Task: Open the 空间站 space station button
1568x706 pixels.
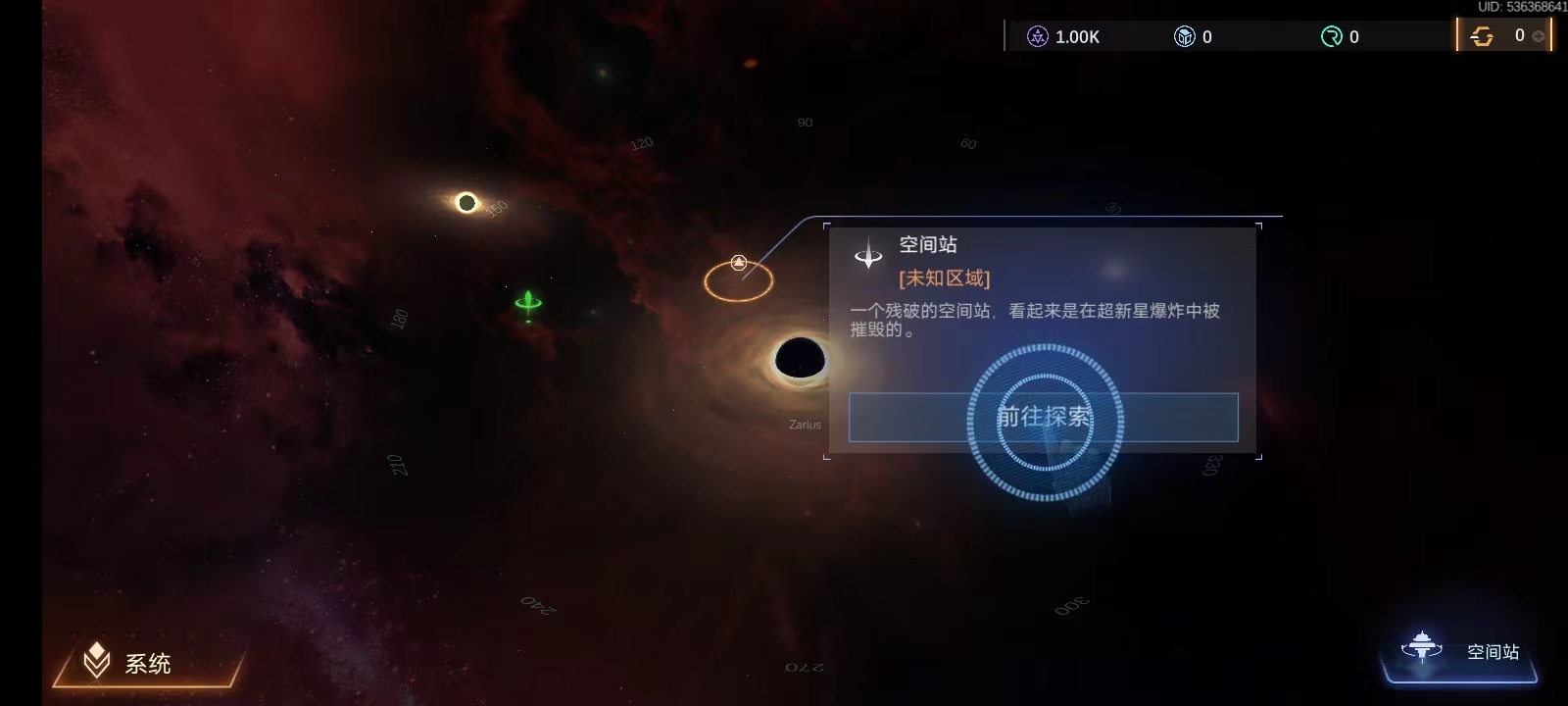Action: click(x=1460, y=652)
